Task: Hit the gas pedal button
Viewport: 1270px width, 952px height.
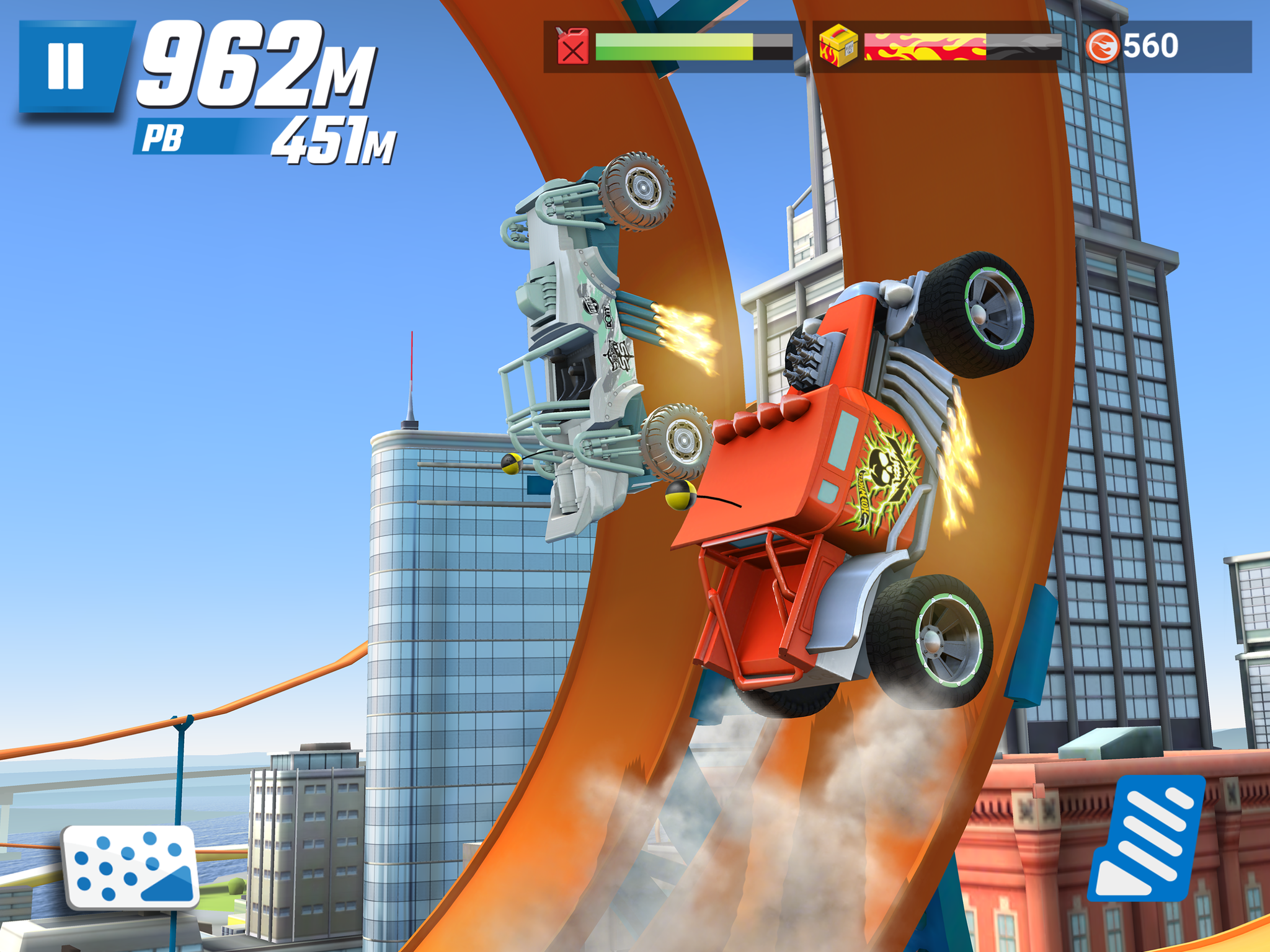Action: pos(1148,837)
